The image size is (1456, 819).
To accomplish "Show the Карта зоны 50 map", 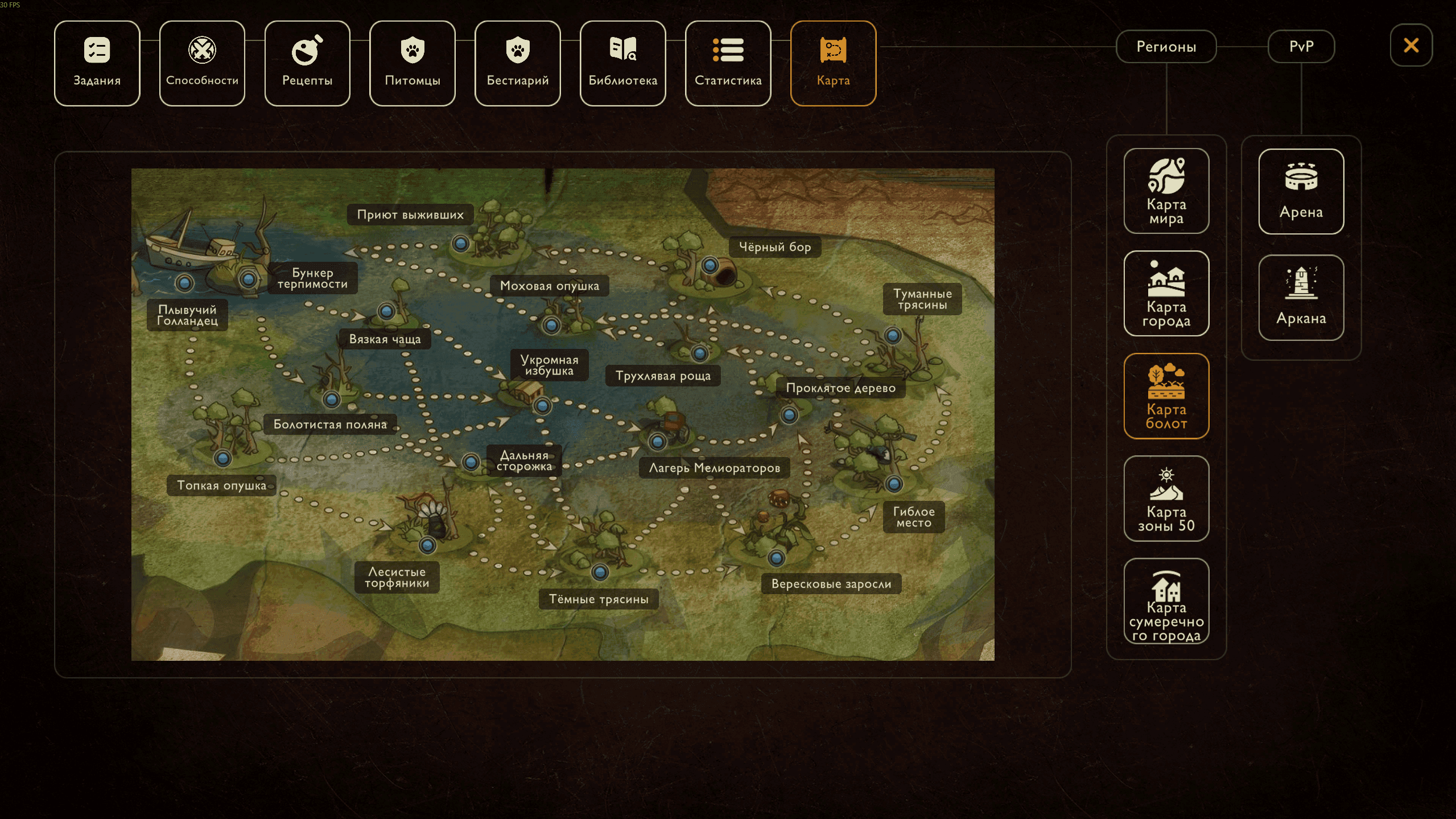I will click(1166, 499).
